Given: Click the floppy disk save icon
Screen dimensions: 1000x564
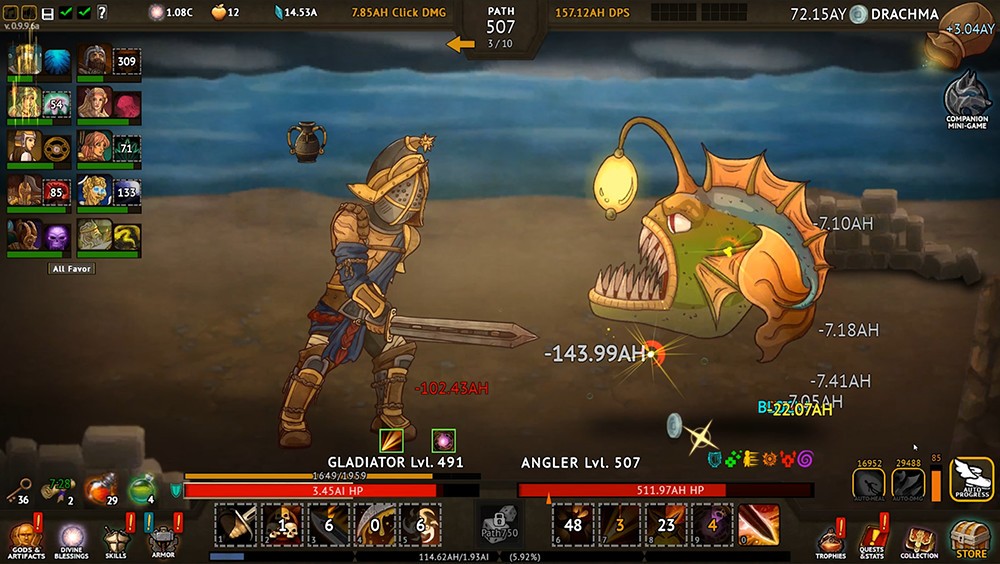Looking at the screenshot, I should 47,12.
